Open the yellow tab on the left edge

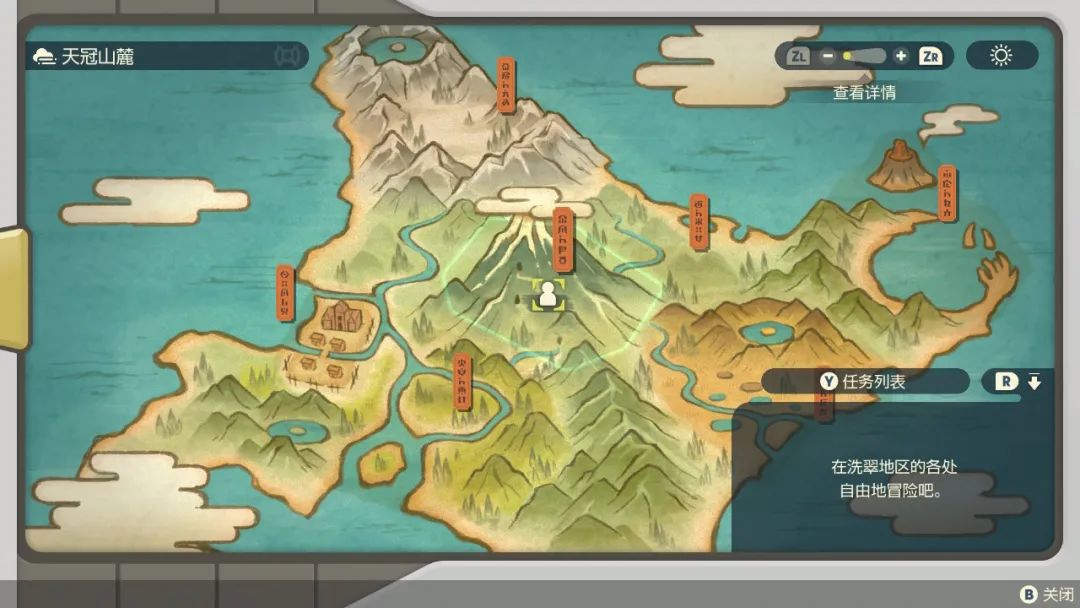(x=13, y=289)
